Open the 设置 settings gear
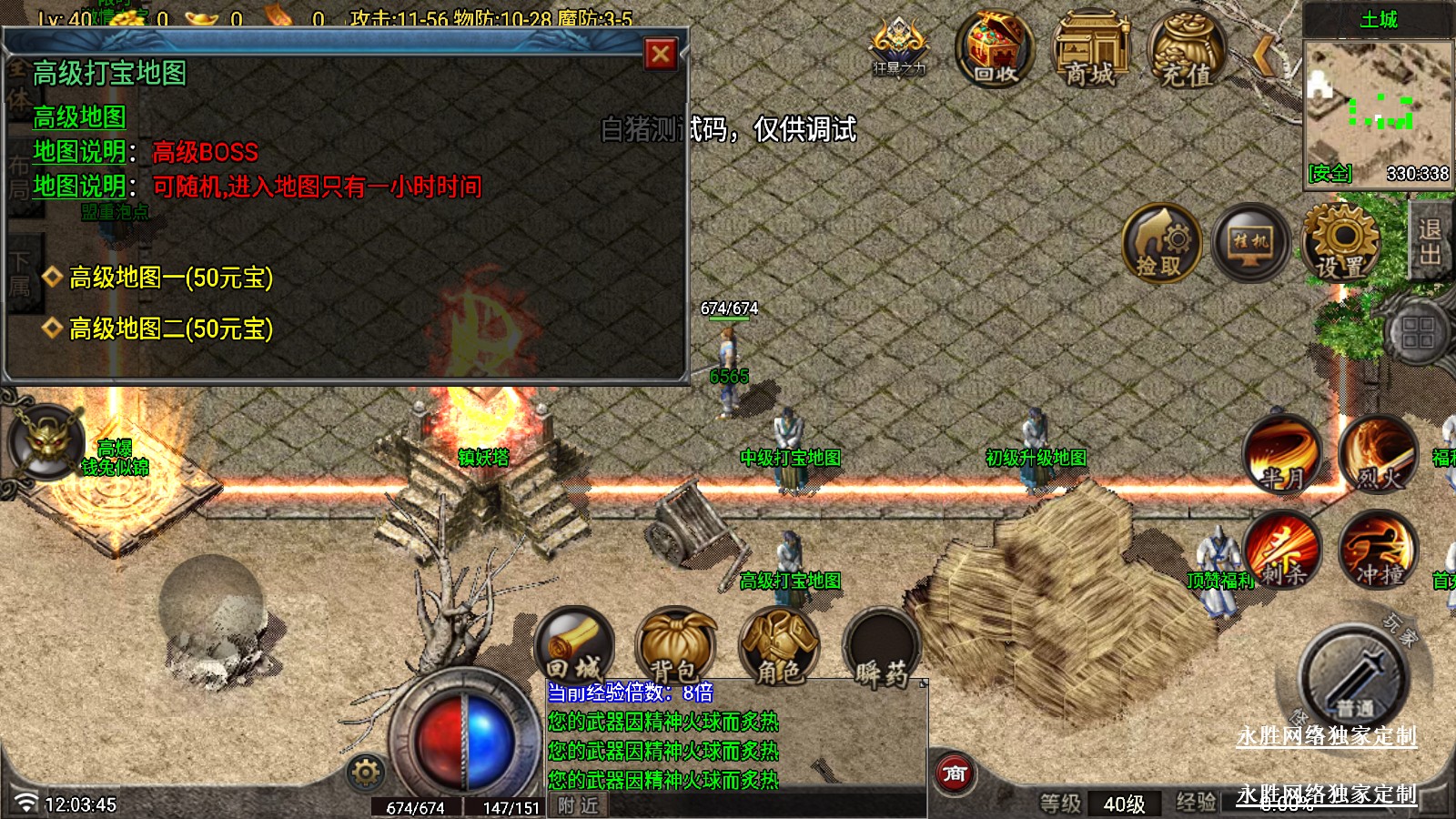 [1340, 243]
